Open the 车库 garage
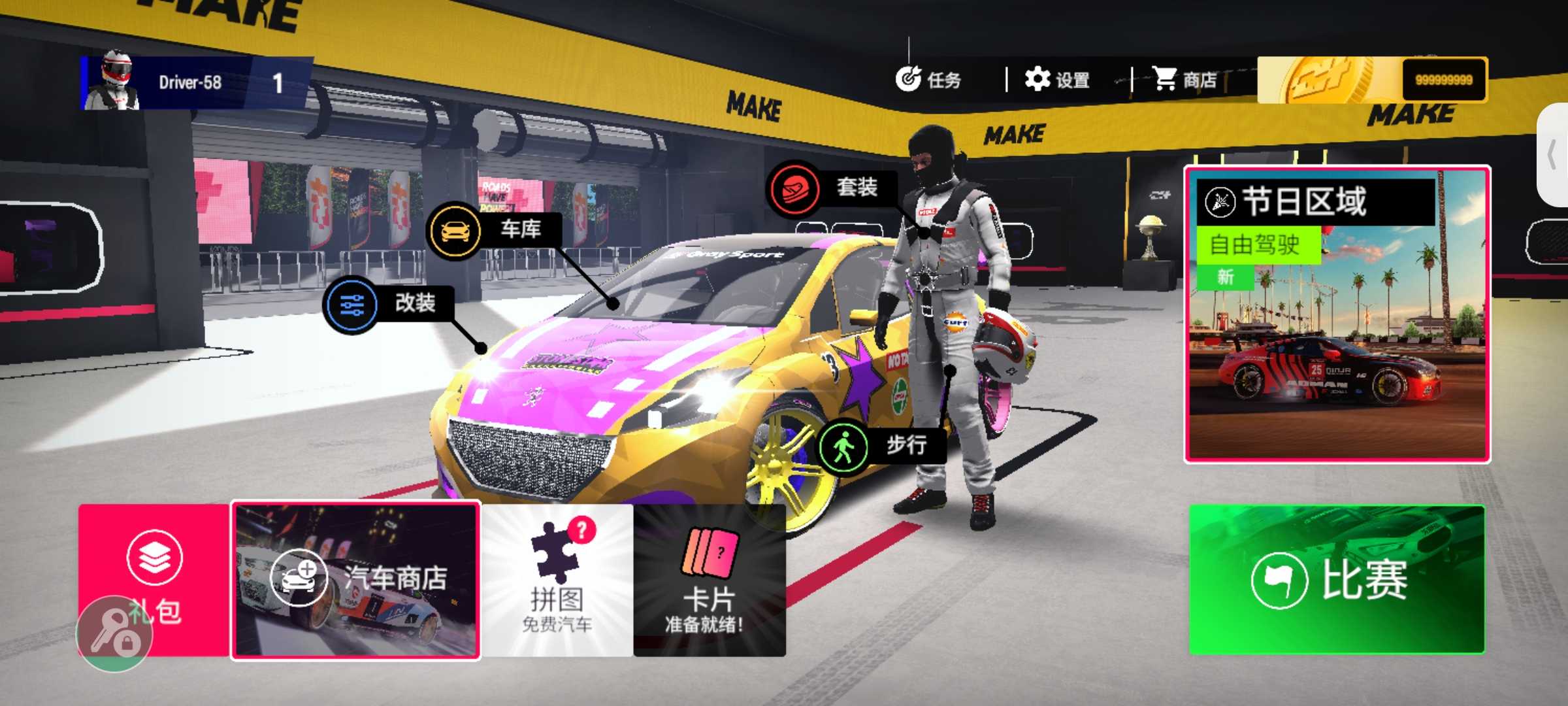The image size is (1568, 706). 494,230
